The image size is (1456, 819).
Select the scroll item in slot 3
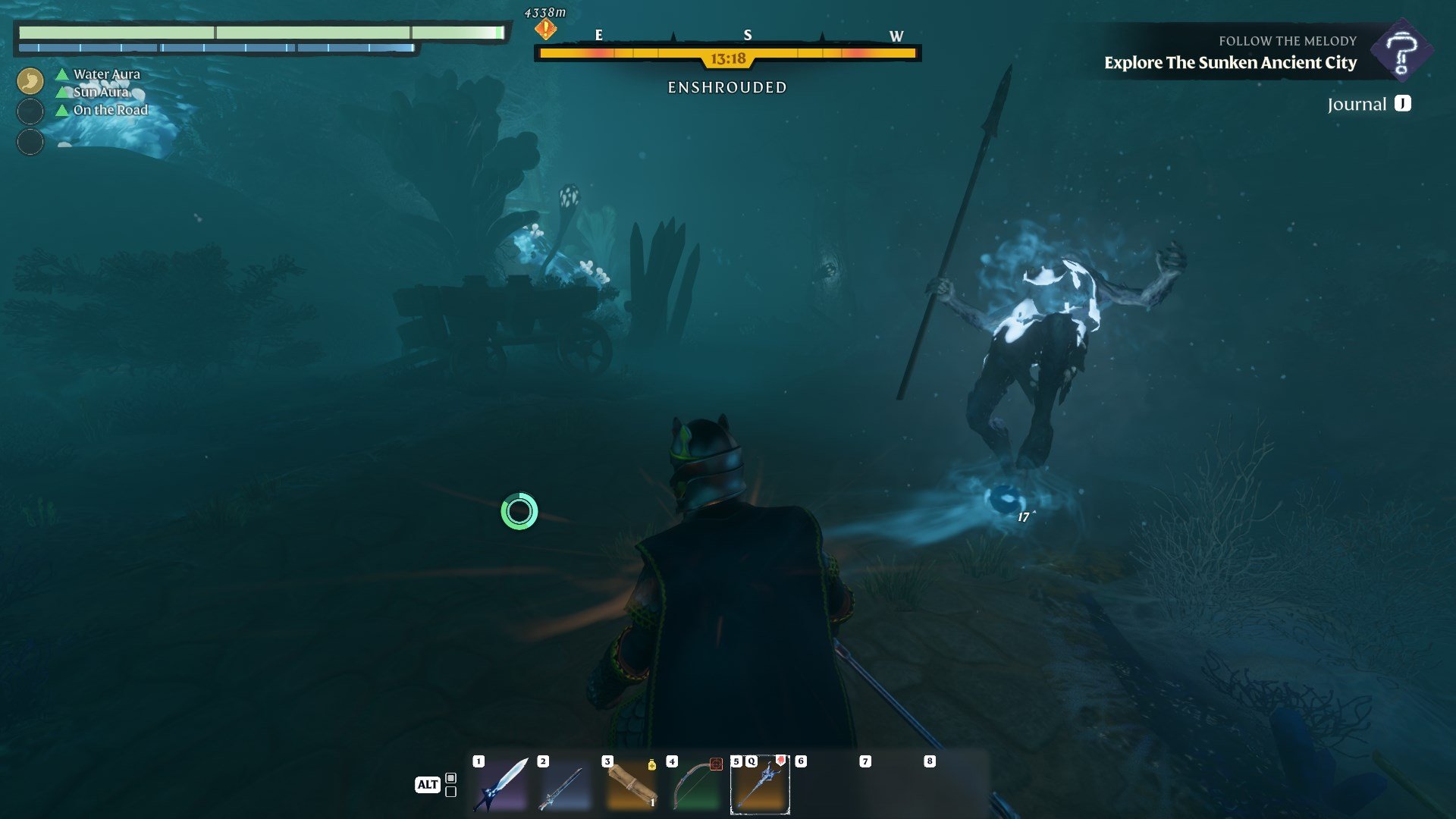click(x=631, y=786)
